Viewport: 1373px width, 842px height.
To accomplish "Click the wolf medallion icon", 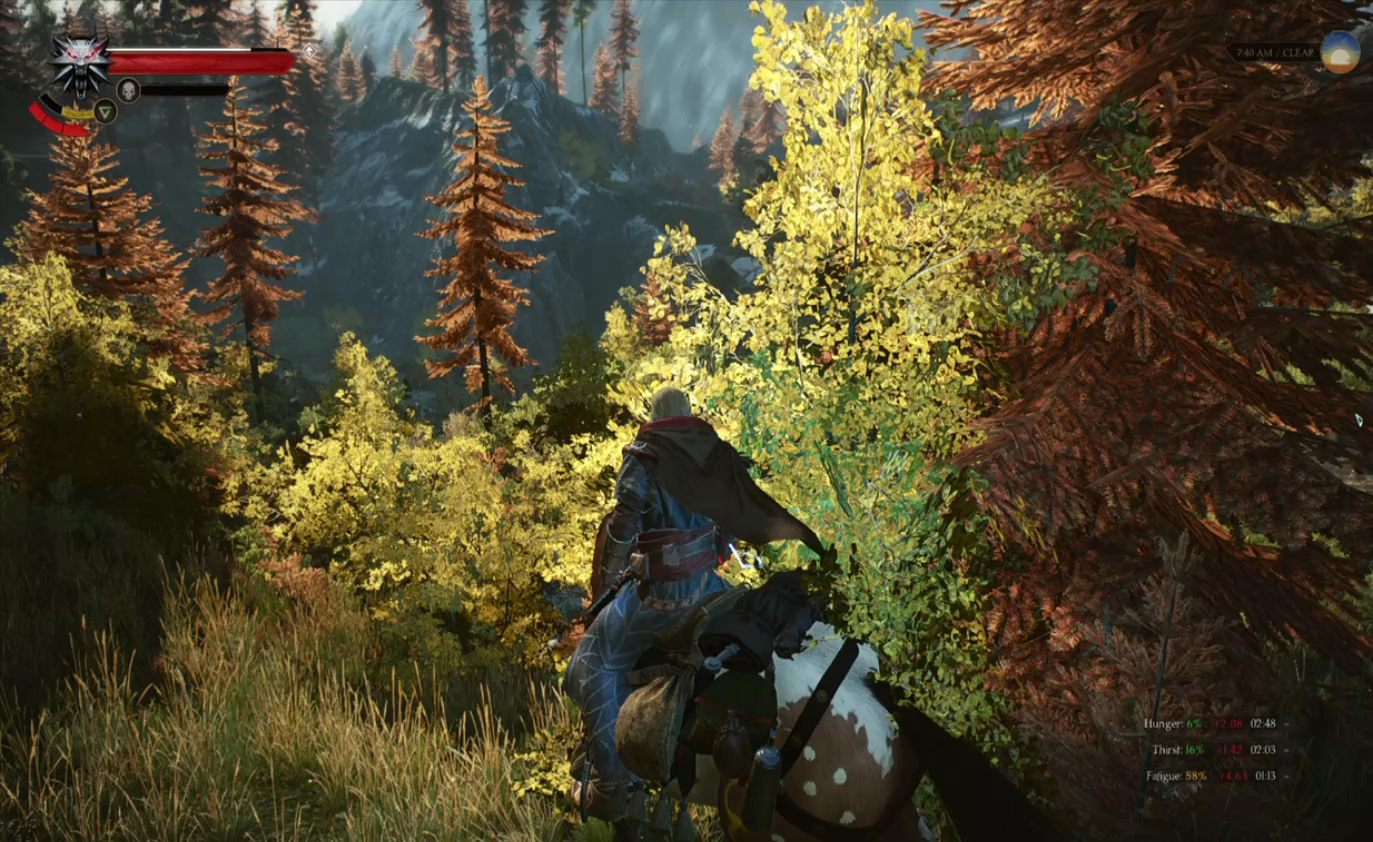I will [80, 63].
